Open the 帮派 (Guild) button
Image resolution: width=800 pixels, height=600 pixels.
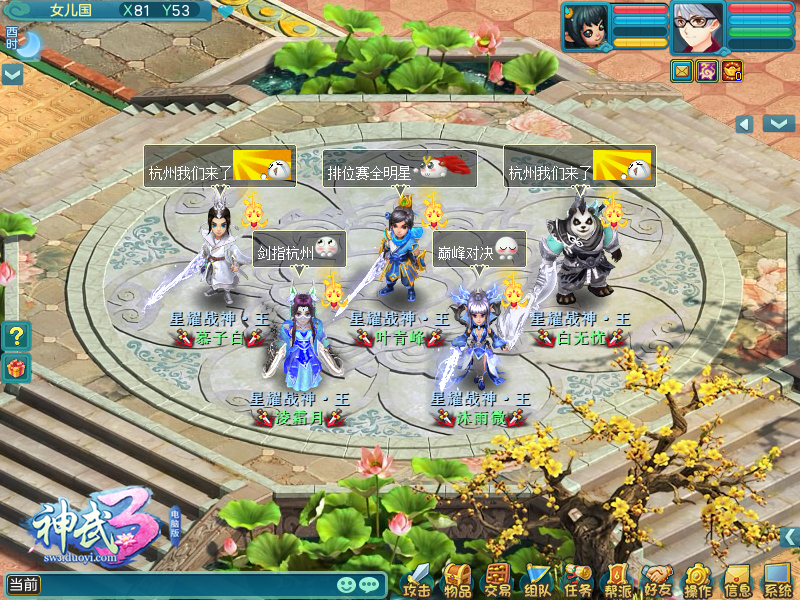click(x=617, y=578)
